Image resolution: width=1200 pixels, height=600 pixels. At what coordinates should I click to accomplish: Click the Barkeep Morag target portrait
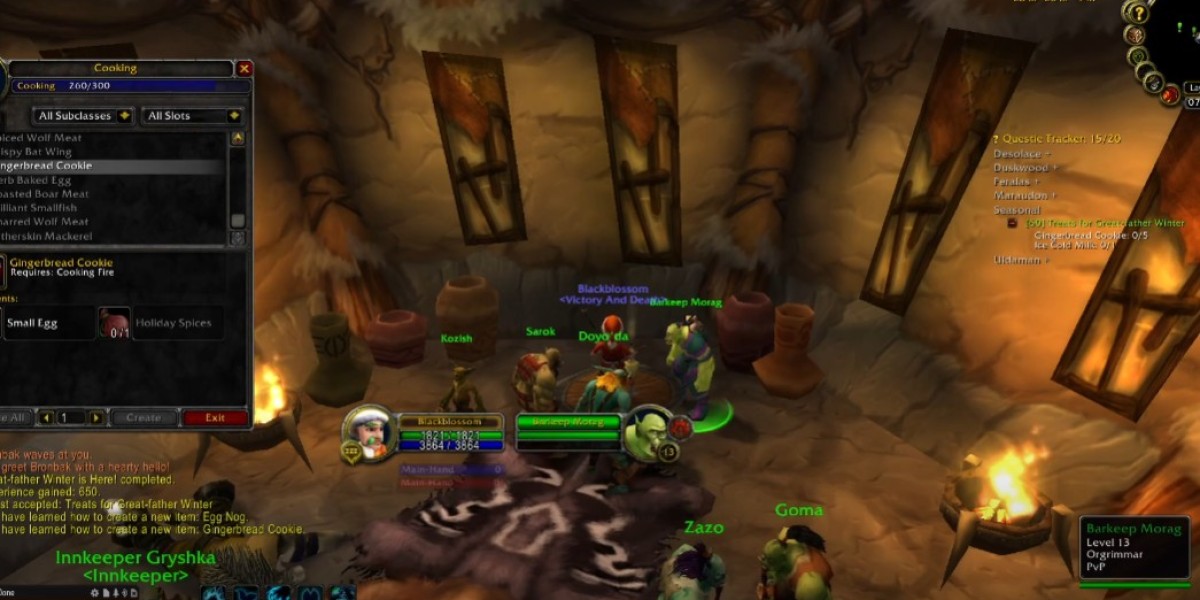tap(649, 431)
